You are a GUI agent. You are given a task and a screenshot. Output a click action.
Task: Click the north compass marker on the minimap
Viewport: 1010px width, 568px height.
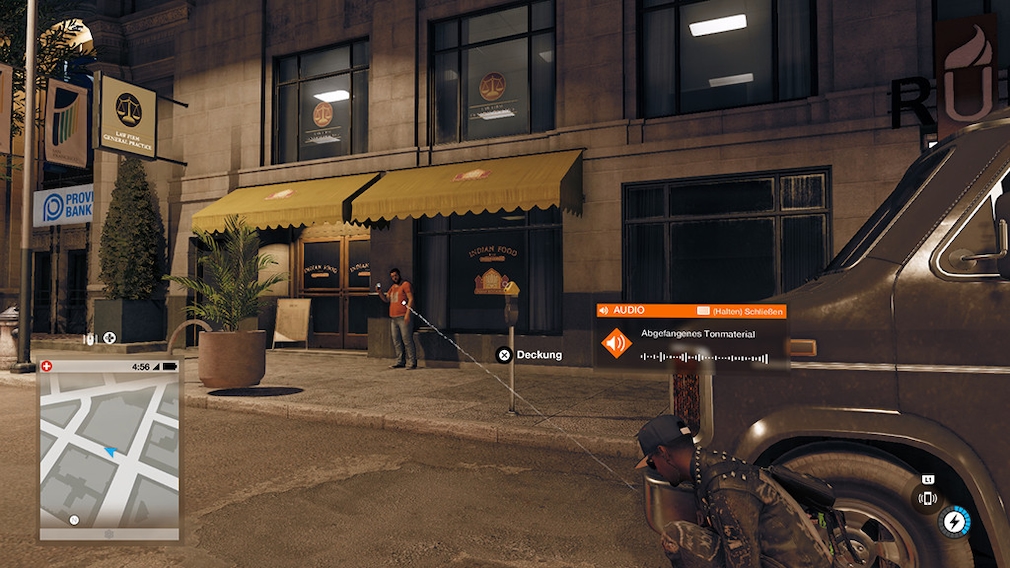coord(74,520)
